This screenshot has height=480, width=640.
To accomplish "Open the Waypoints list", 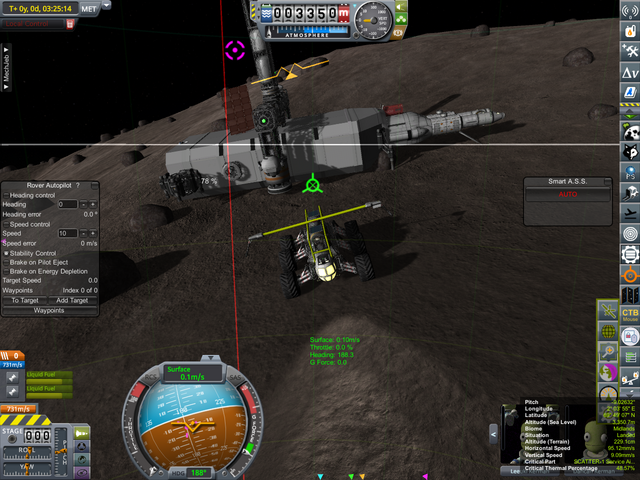I will click(49, 310).
